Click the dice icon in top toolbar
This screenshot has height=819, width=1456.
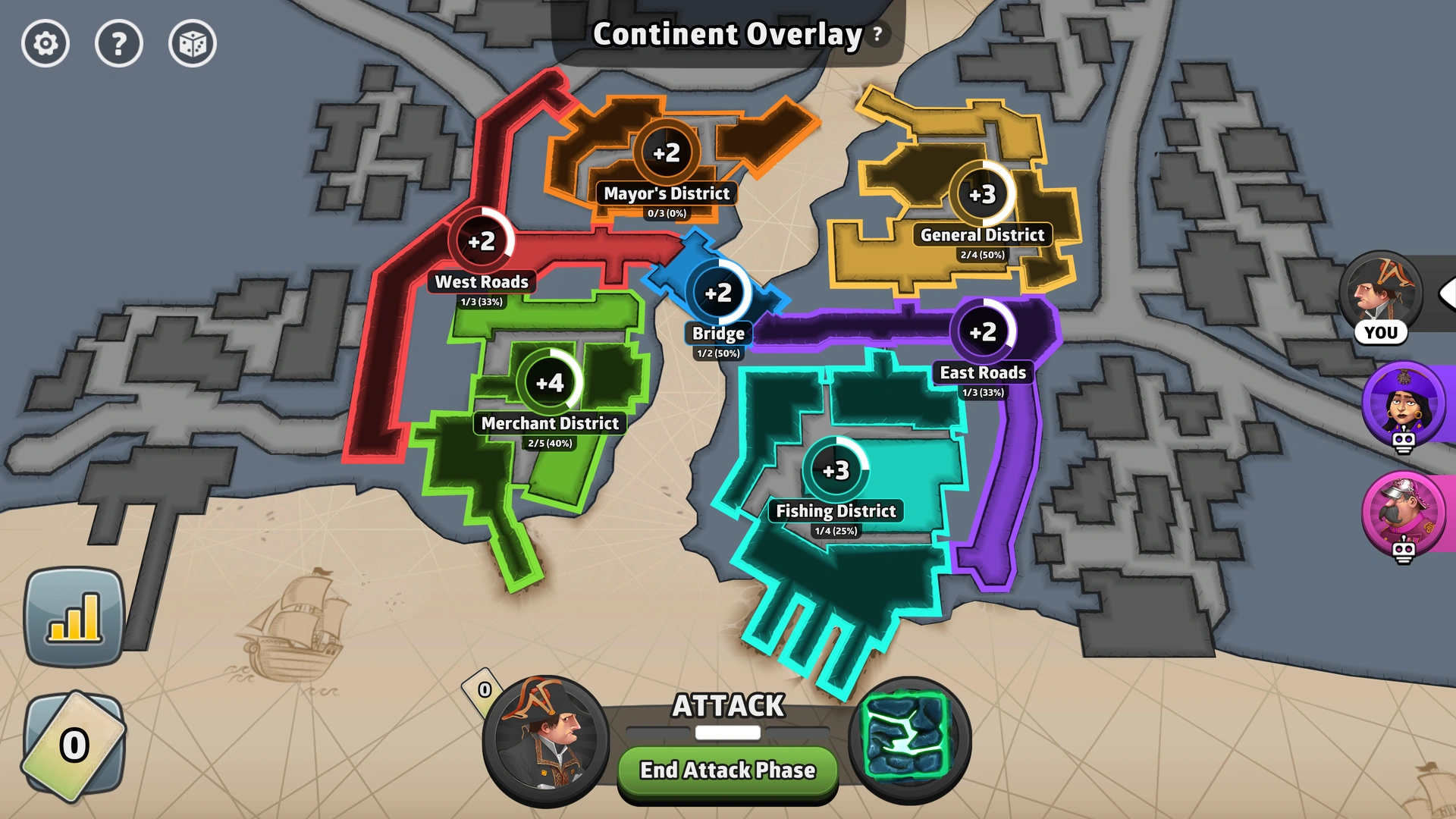(192, 44)
